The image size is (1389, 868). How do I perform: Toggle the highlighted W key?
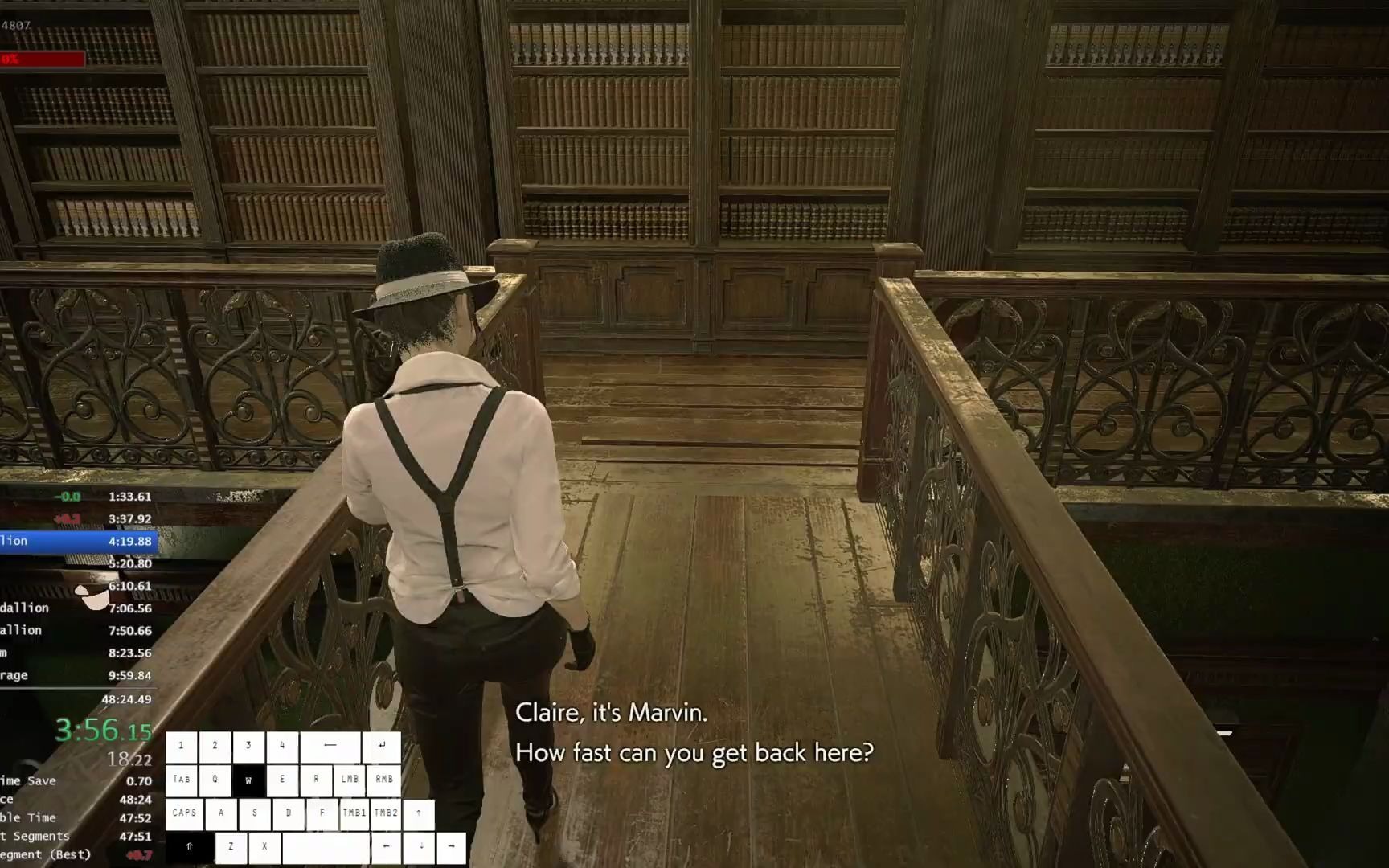point(248,780)
